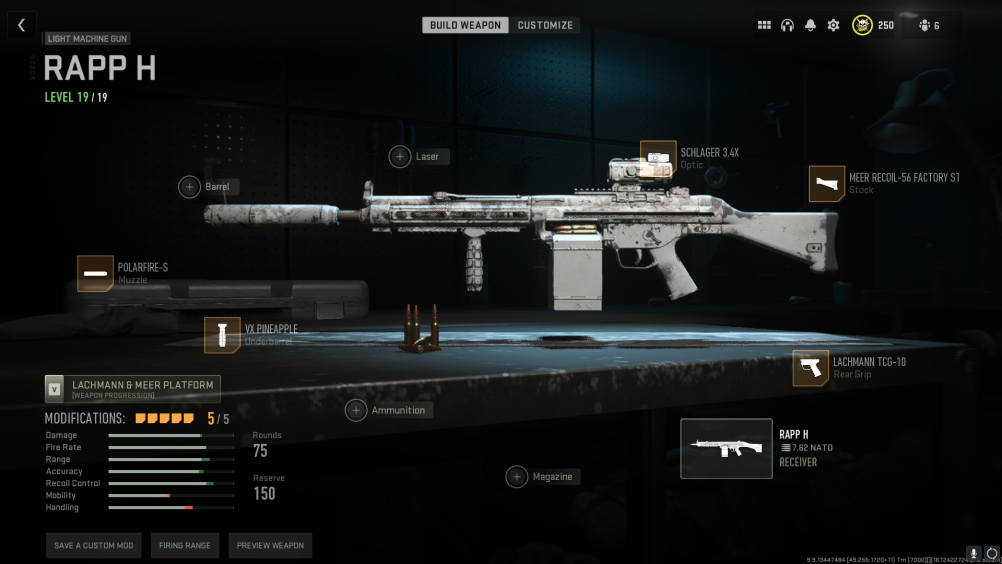Open Lachmann & Meer Platform weapon progression
1002x564 pixels.
(133, 389)
